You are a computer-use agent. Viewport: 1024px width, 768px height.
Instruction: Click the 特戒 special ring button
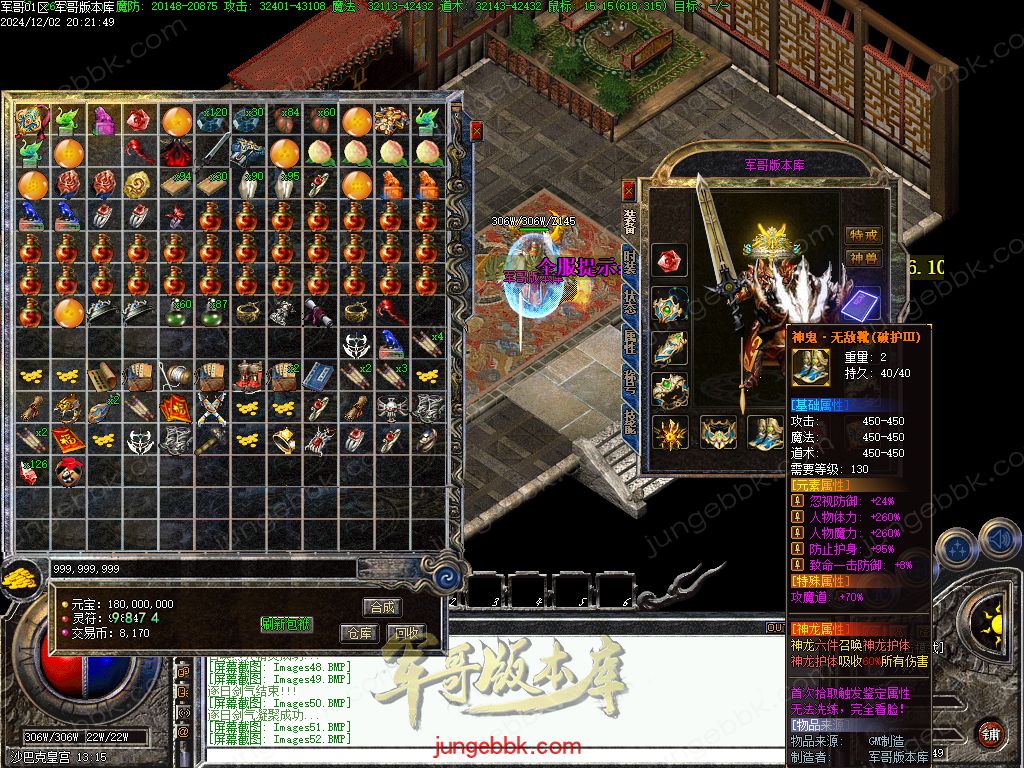[863, 235]
